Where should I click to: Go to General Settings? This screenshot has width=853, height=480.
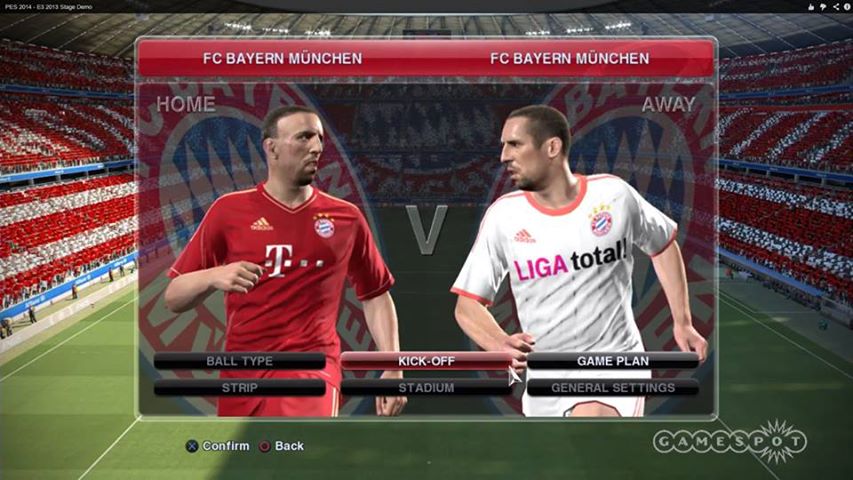tap(612, 387)
